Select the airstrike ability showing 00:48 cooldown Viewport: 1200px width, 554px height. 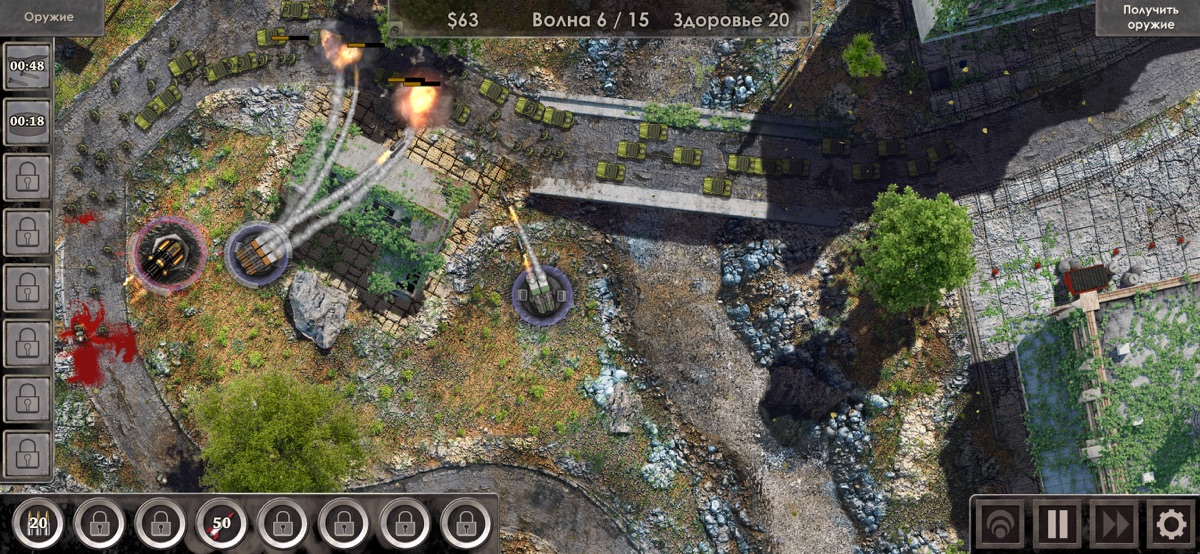[27, 66]
